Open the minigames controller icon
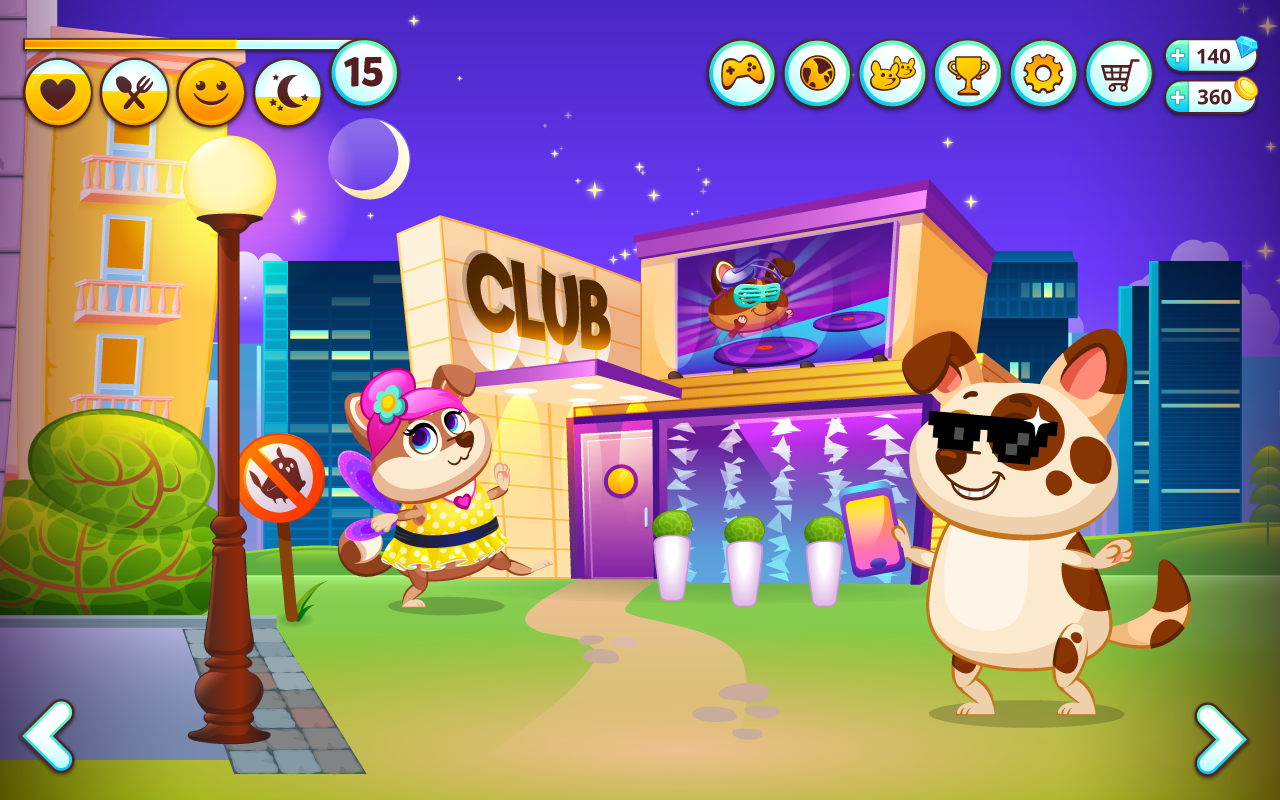 741,71
